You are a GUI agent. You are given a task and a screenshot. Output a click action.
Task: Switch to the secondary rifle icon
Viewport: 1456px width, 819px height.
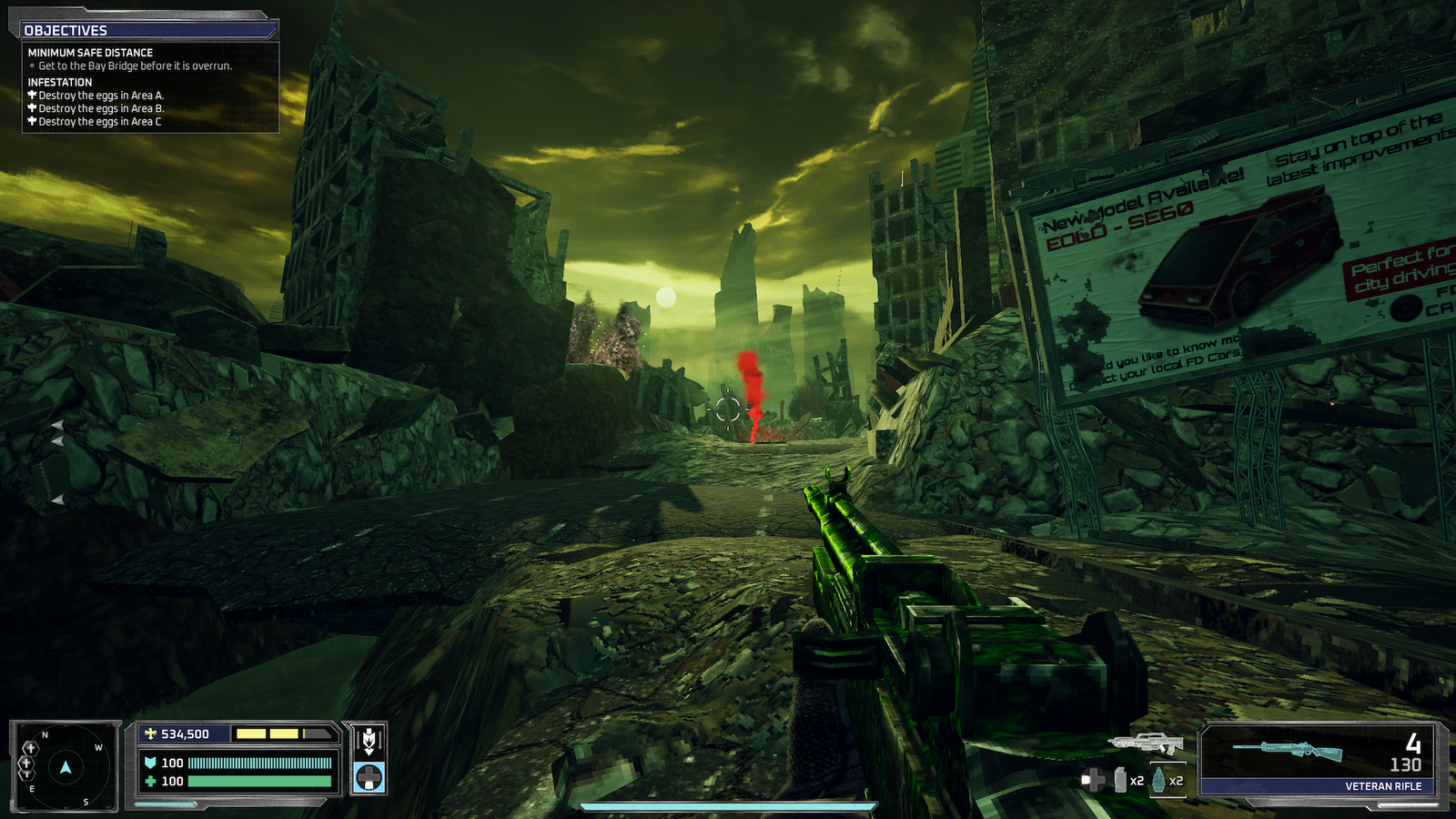pos(1146,743)
